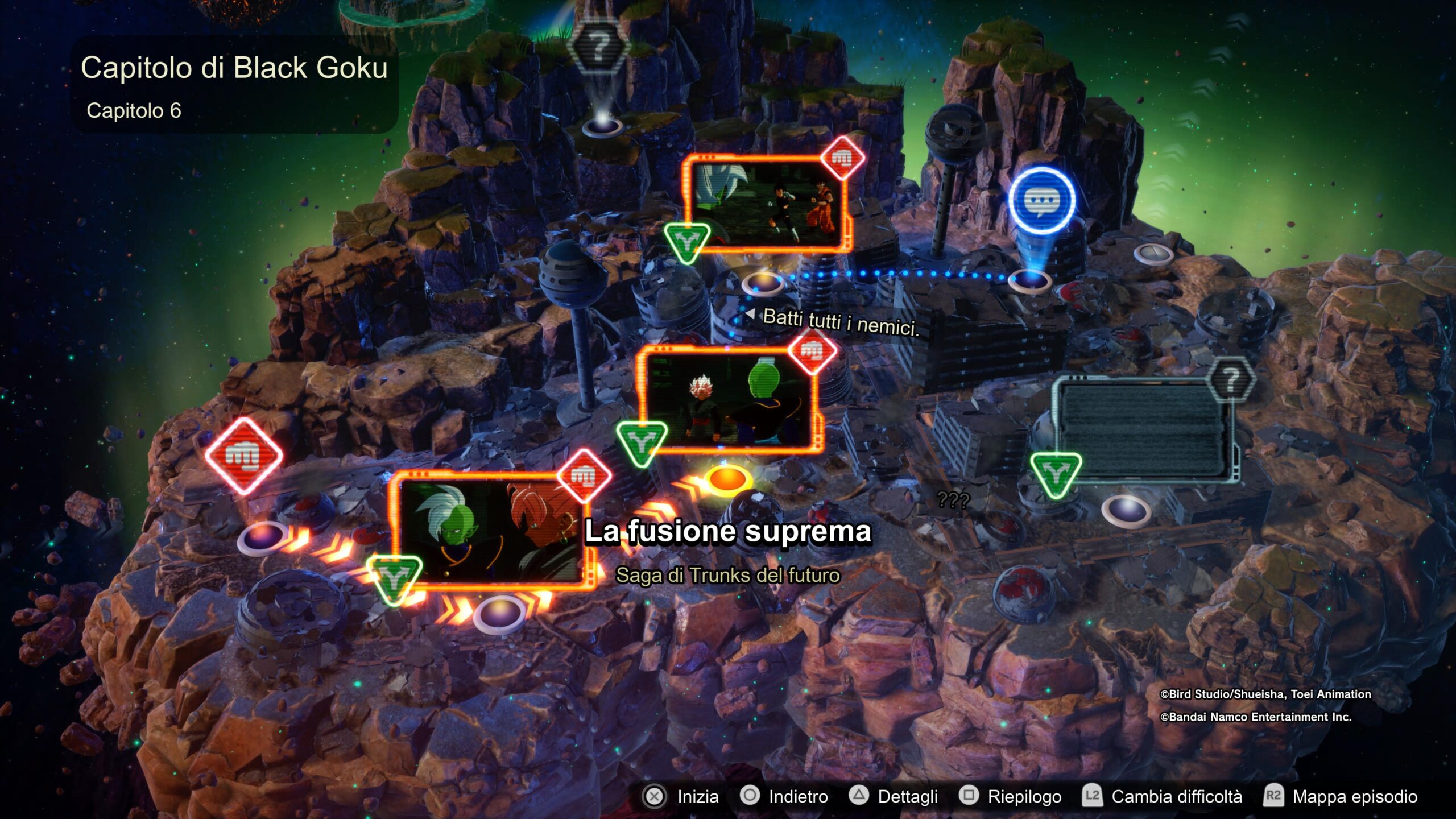Select the green branch icon on La fusione suprema
This screenshot has width=1456, height=819.
[x=394, y=578]
